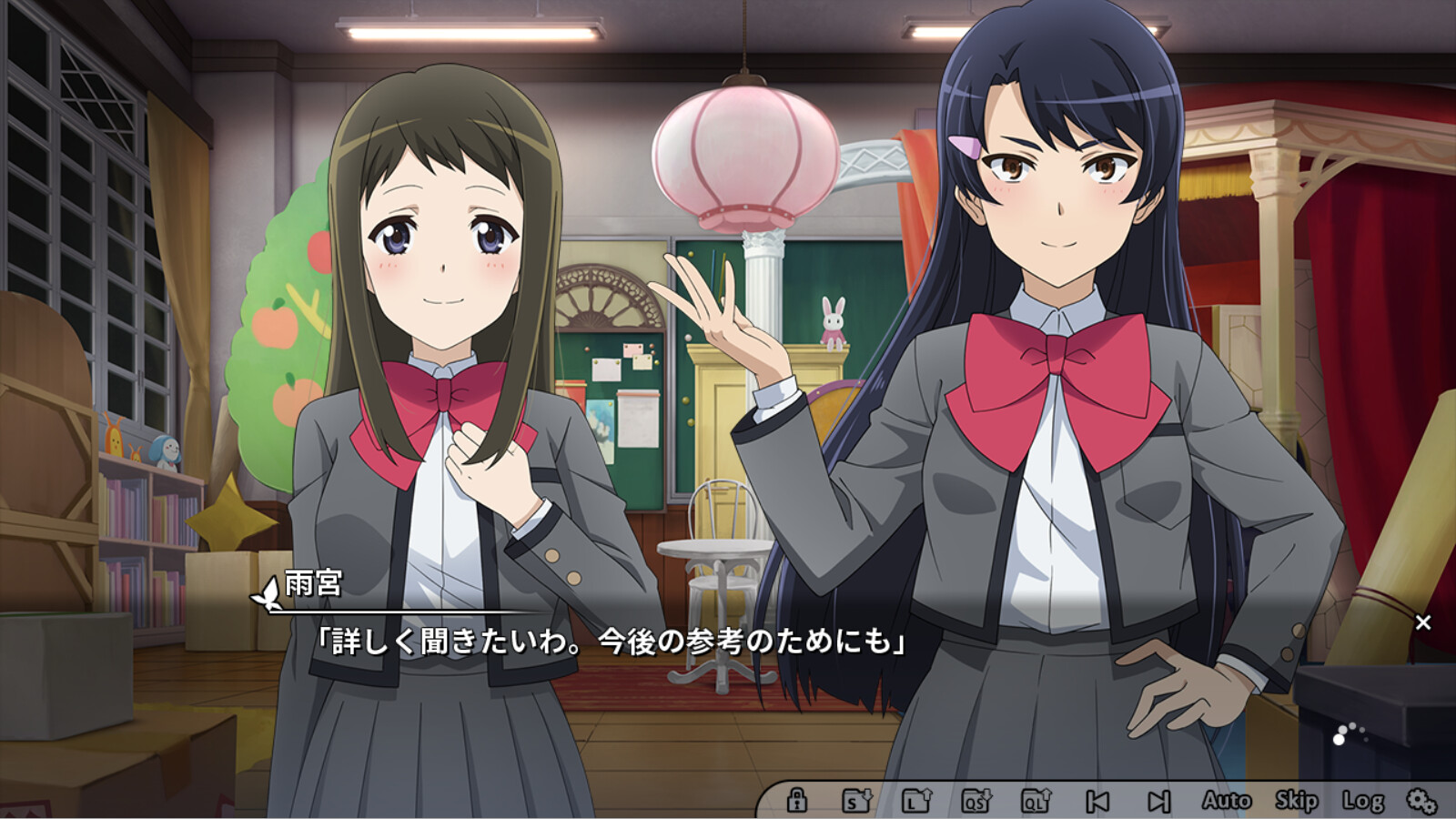Advance the story by clicking the dialogue text
The height and width of the screenshot is (819, 1456).
pos(610,643)
